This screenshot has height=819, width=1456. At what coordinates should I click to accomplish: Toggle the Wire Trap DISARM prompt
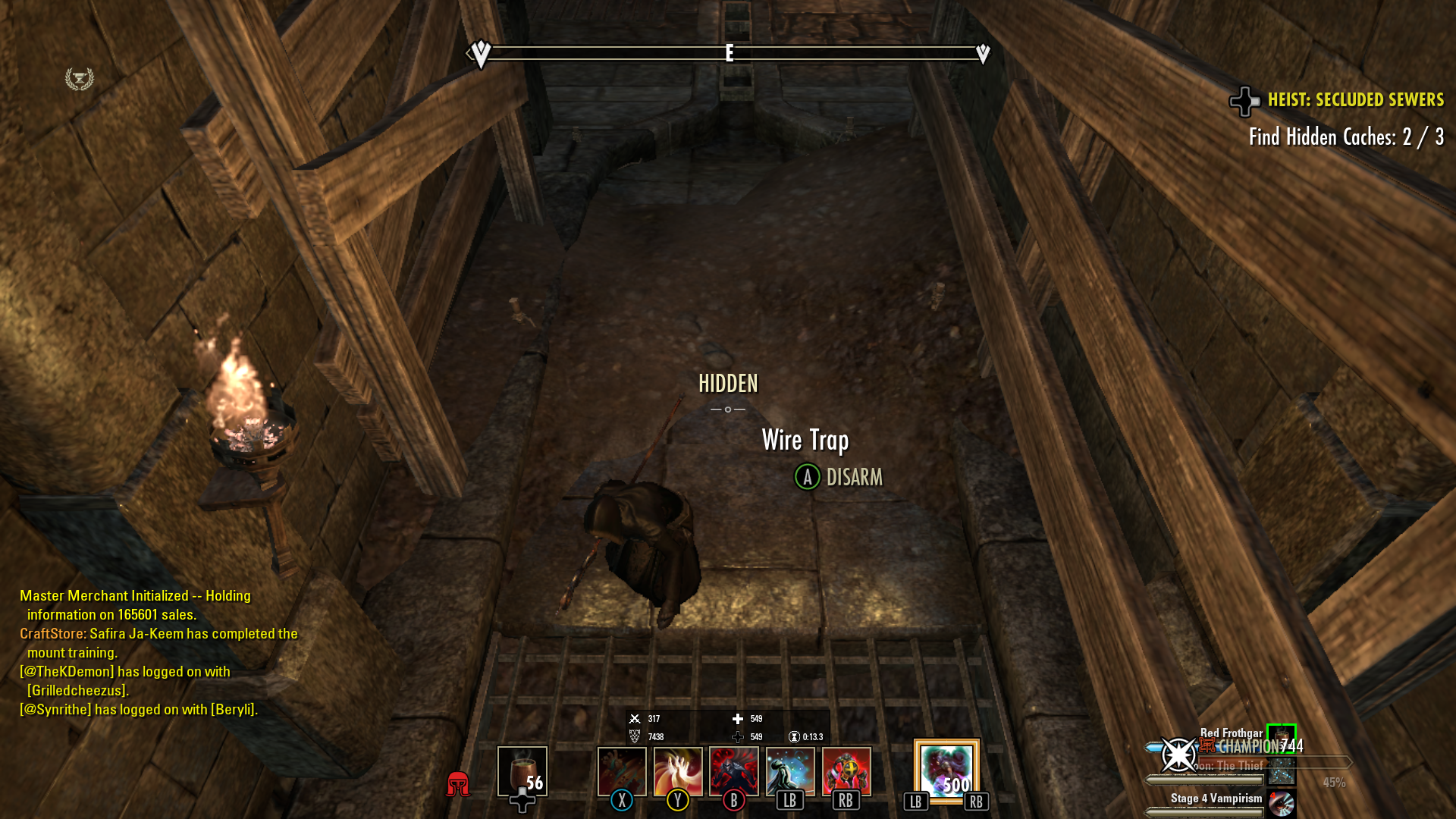(840, 478)
